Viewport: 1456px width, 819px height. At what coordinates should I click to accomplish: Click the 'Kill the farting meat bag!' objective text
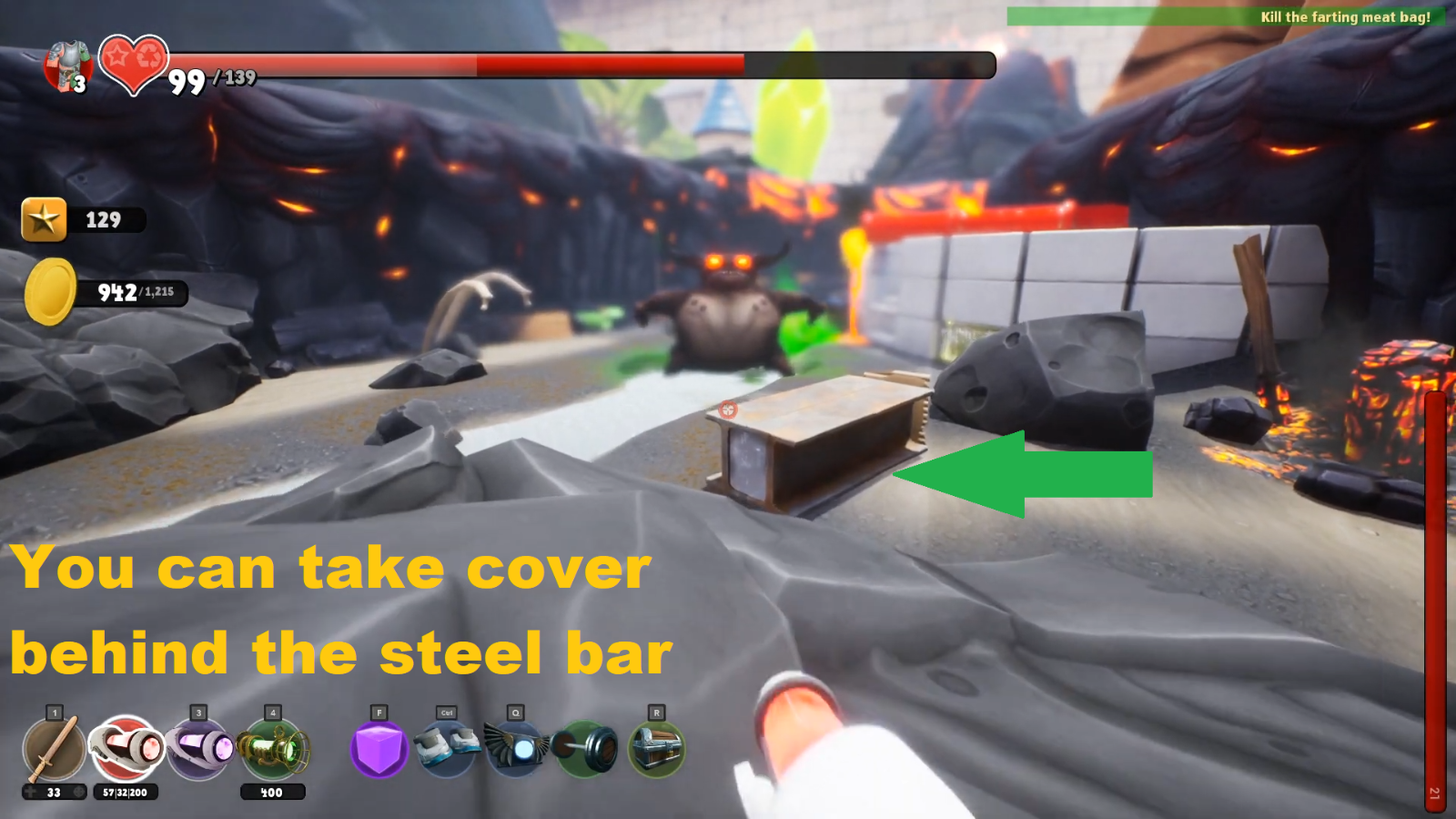point(1345,16)
